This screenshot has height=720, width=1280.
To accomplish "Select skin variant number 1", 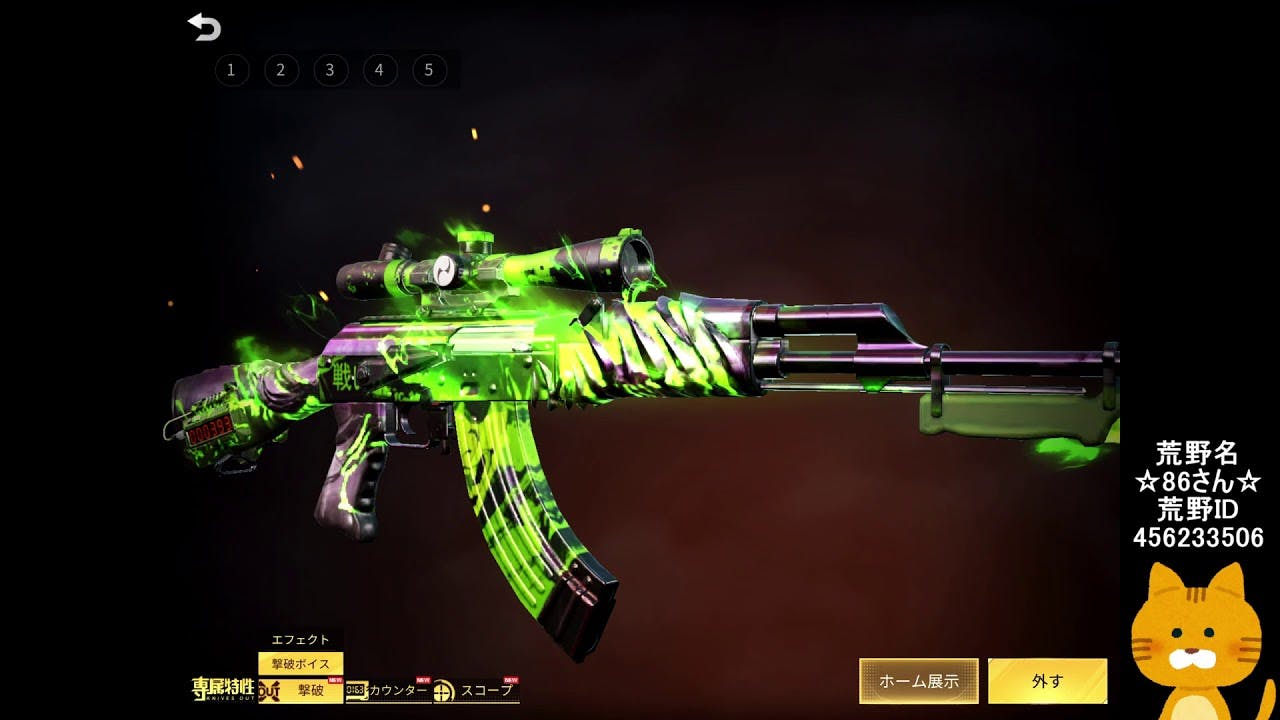I will pos(231,70).
